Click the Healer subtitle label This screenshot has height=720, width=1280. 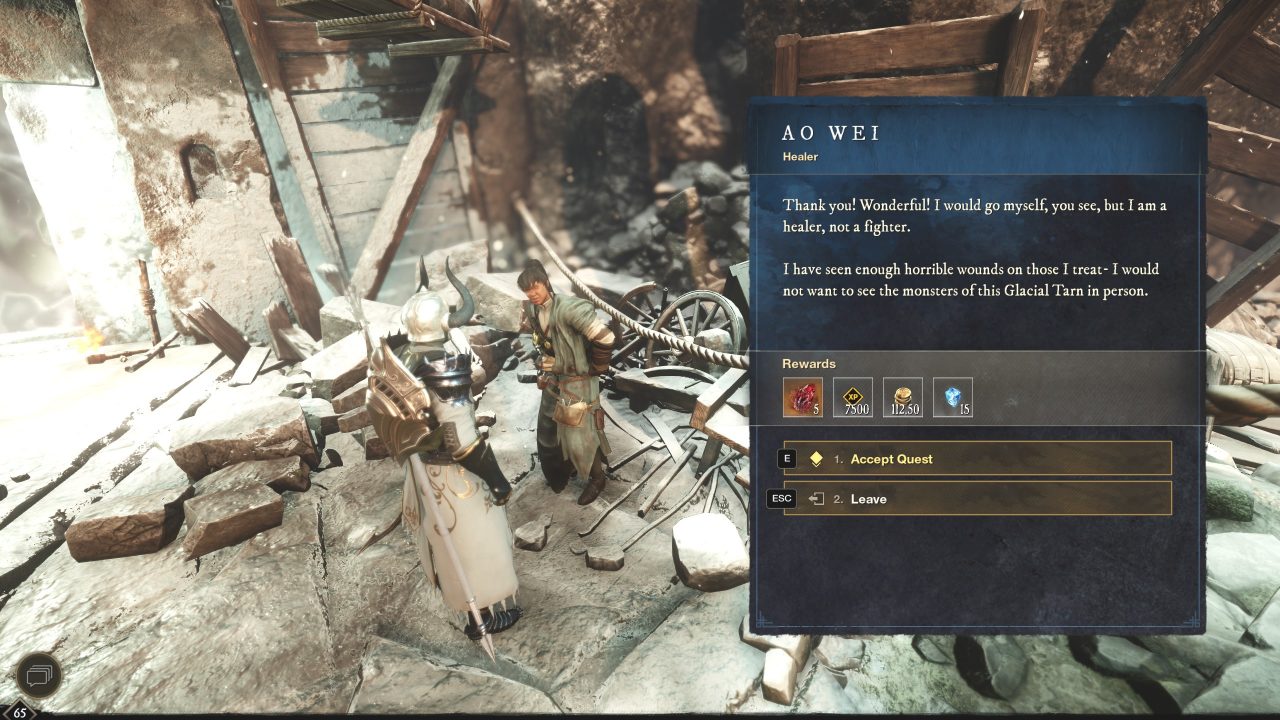(x=800, y=157)
